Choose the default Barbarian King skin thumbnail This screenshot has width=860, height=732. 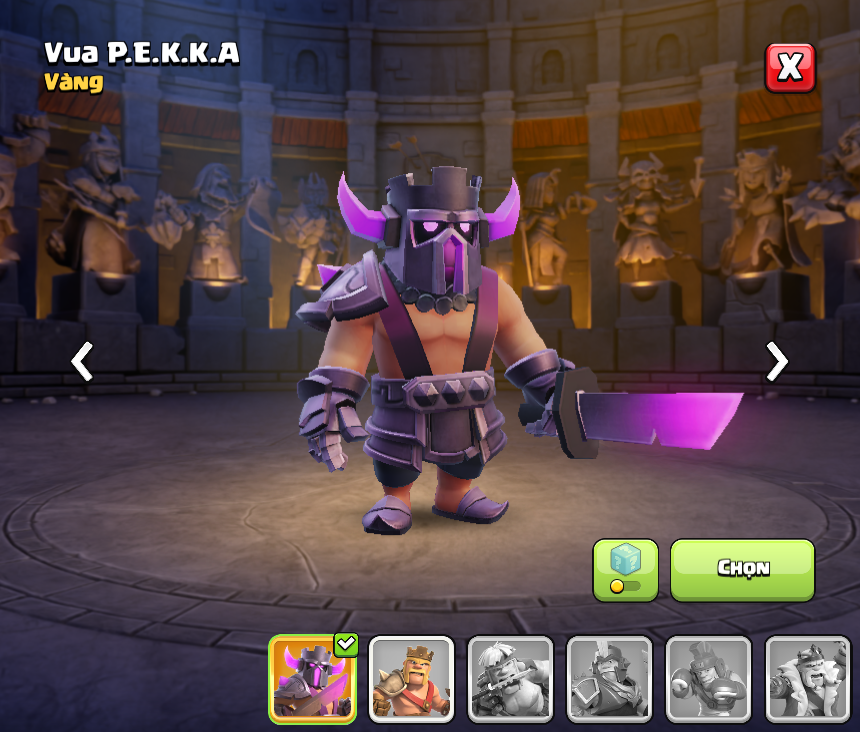pyautogui.click(x=411, y=679)
